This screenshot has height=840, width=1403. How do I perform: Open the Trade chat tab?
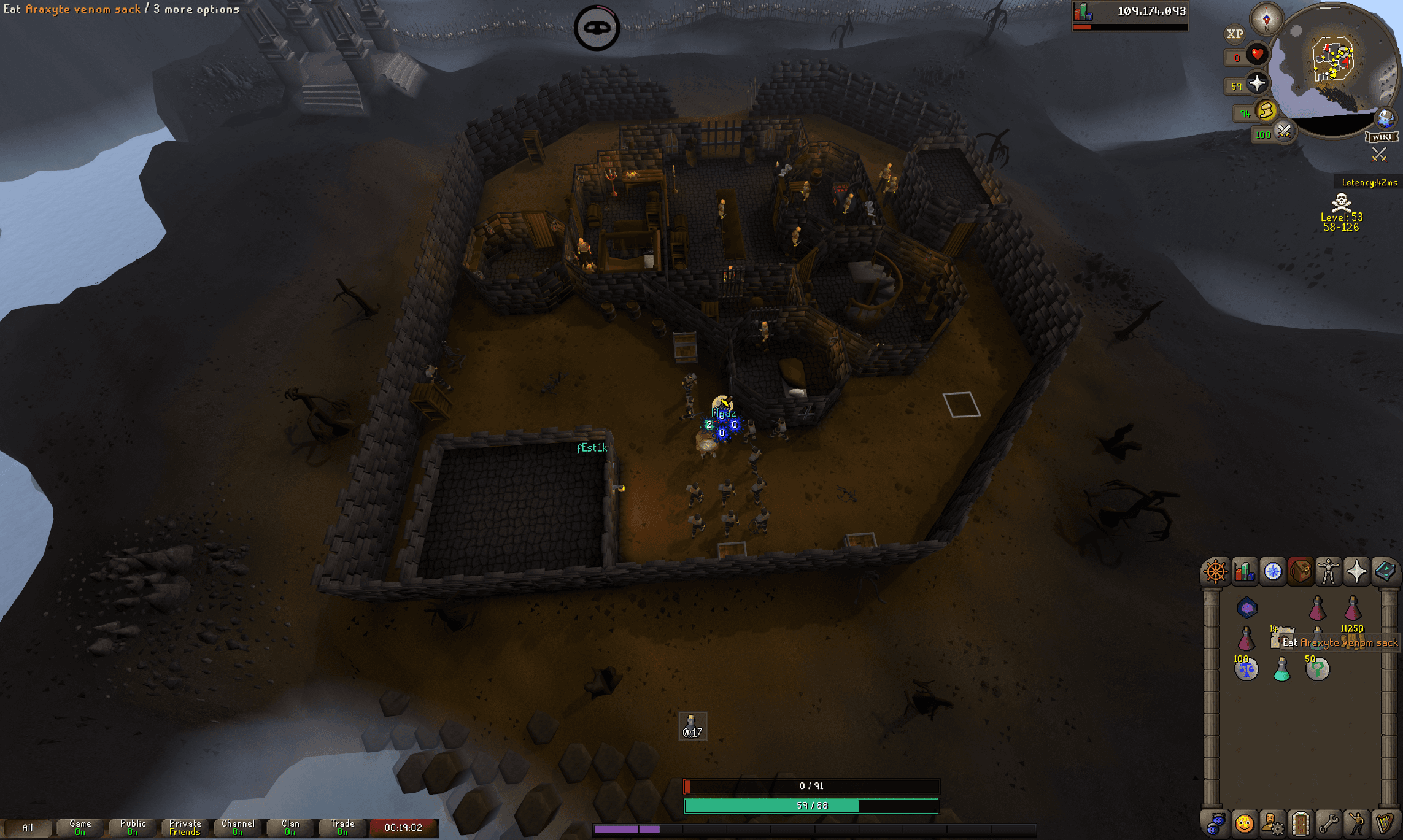coord(342,828)
